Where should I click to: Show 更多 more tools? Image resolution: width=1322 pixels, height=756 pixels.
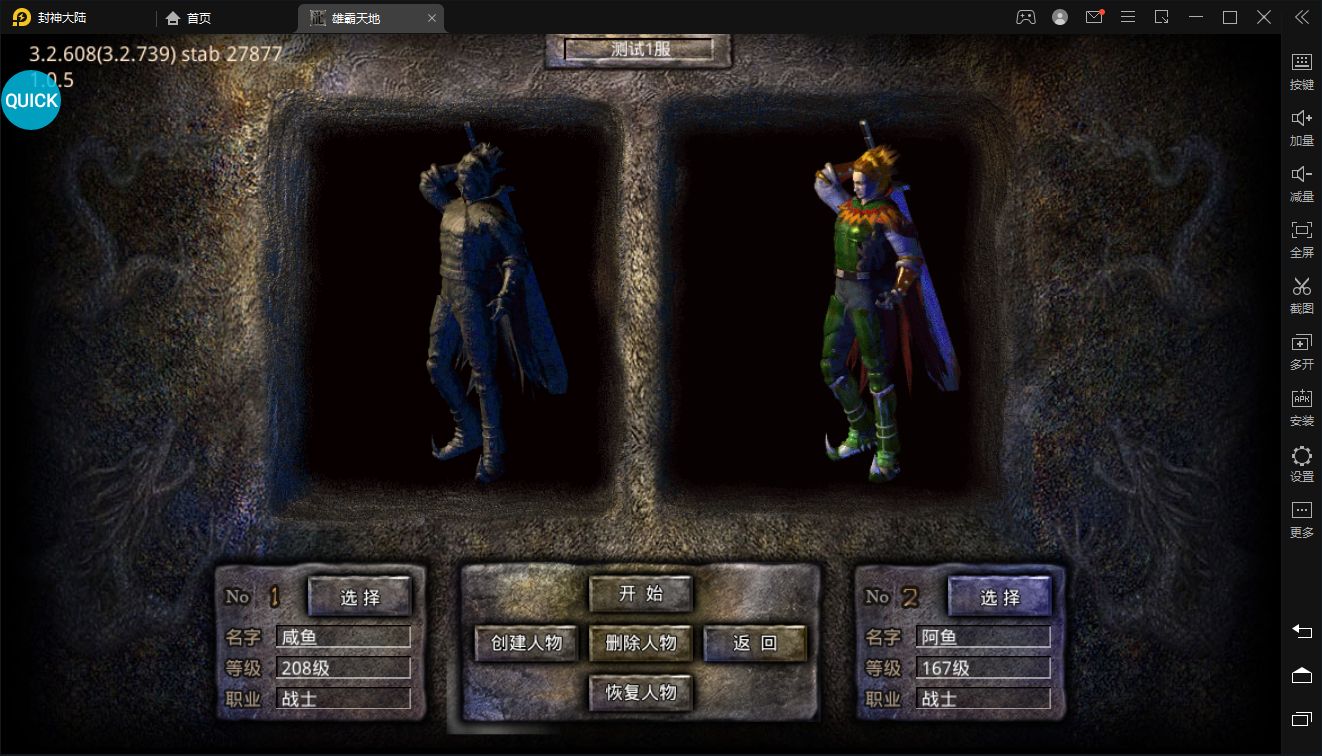tap(1301, 520)
